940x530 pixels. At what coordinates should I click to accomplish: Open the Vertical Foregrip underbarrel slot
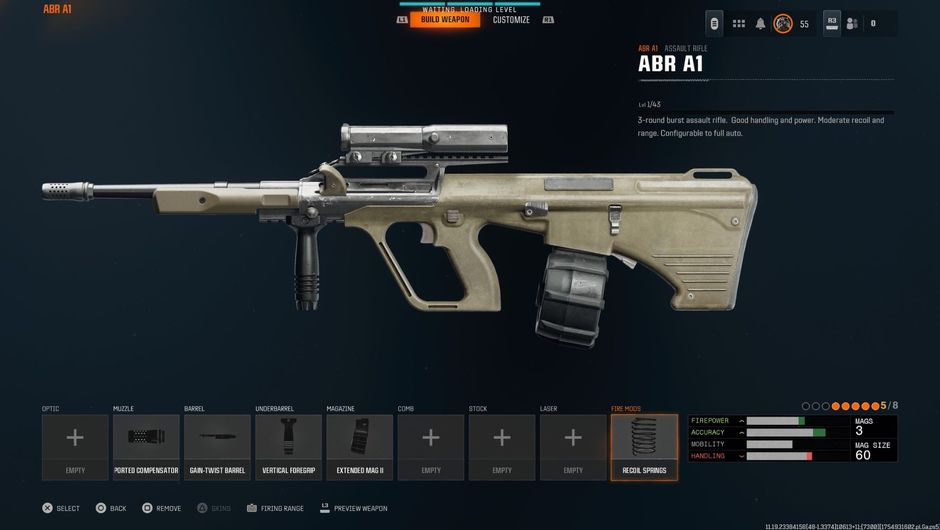(288, 447)
